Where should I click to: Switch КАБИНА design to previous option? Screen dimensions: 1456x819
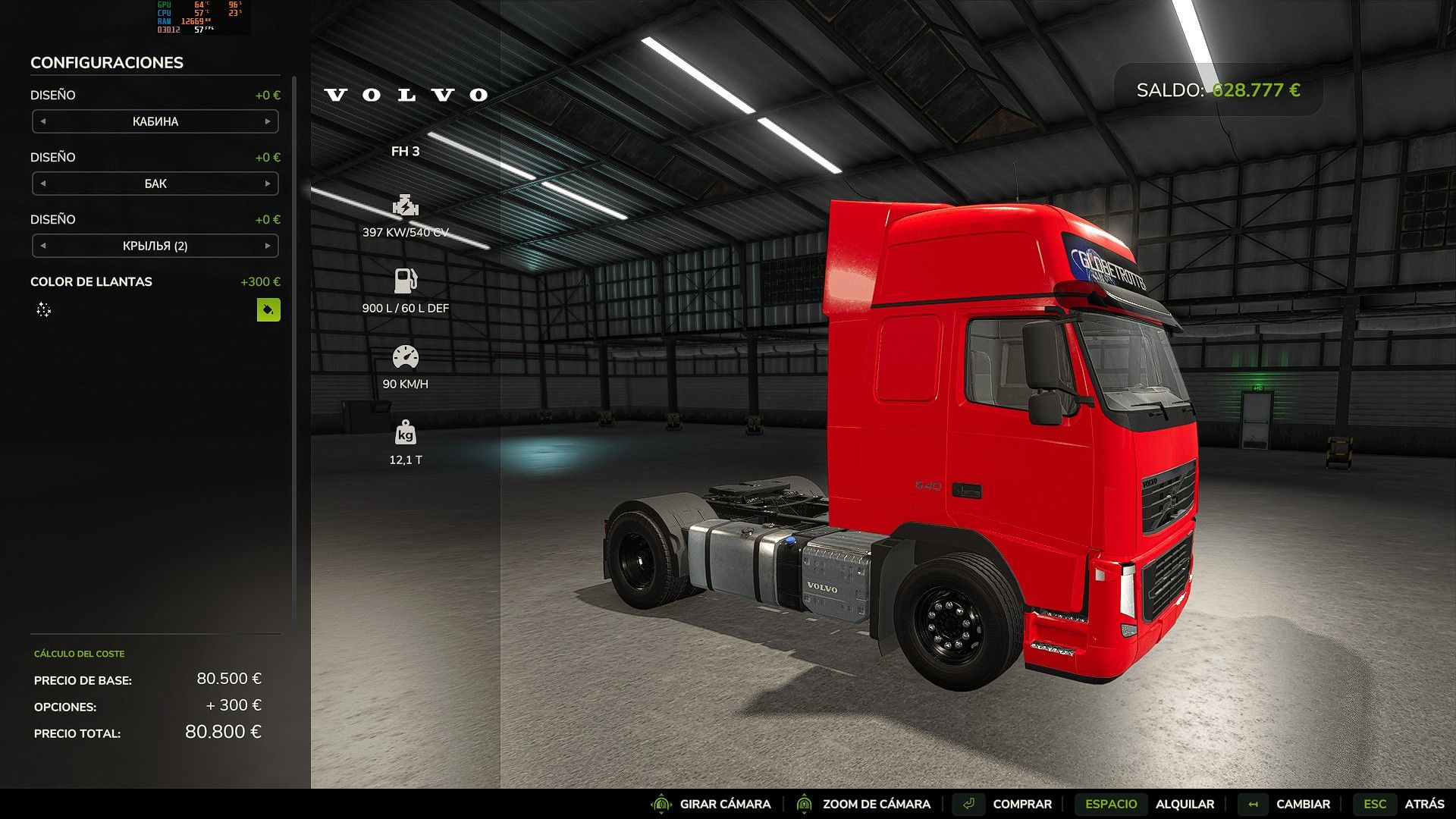[x=43, y=121]
